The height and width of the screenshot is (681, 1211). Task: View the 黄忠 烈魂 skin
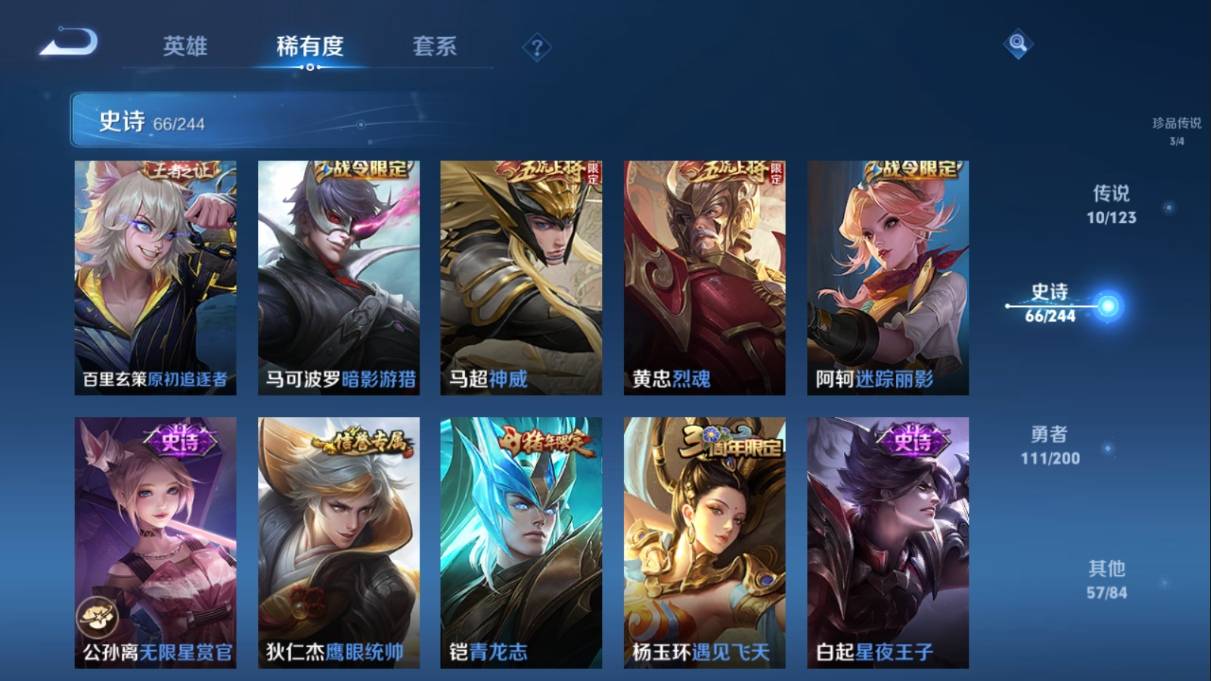tap(705, 278)
